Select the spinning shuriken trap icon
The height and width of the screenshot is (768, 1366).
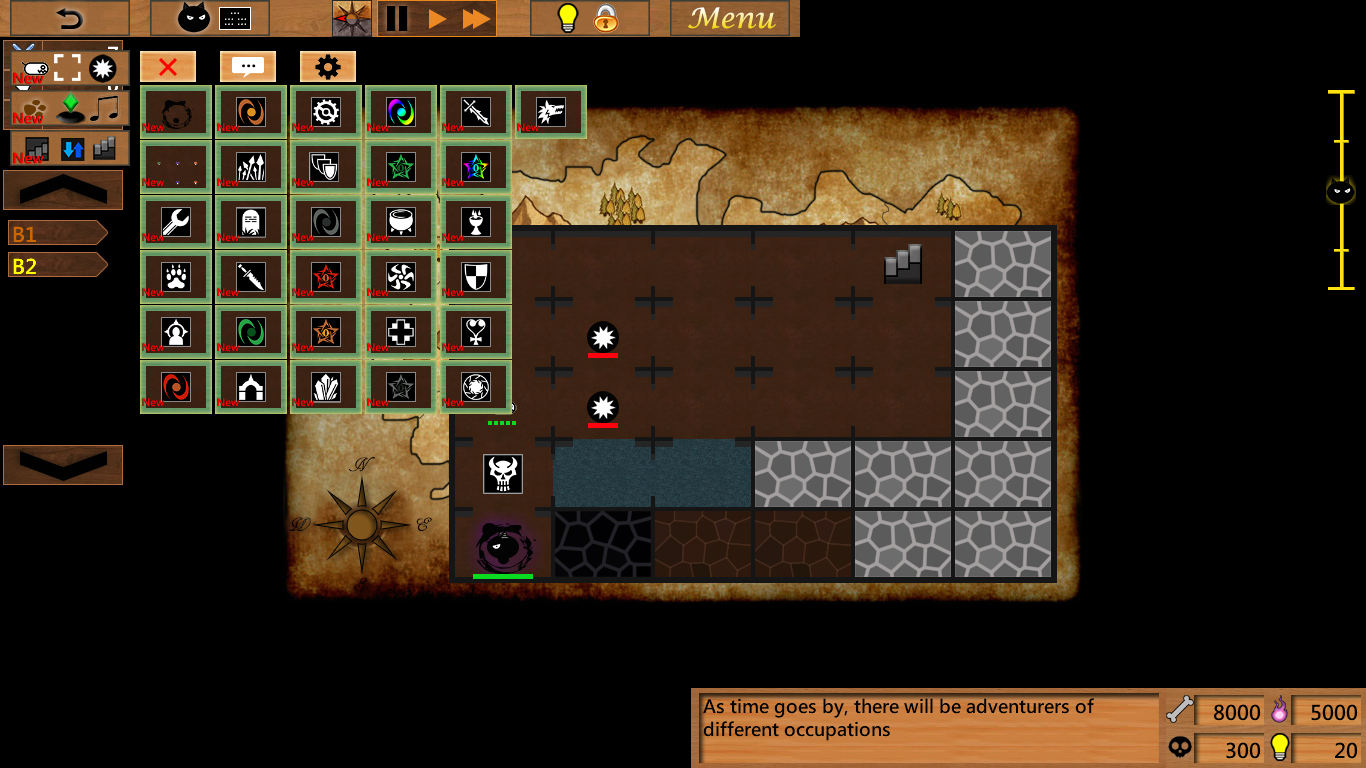pyautogui.click(x=399, y=277)
